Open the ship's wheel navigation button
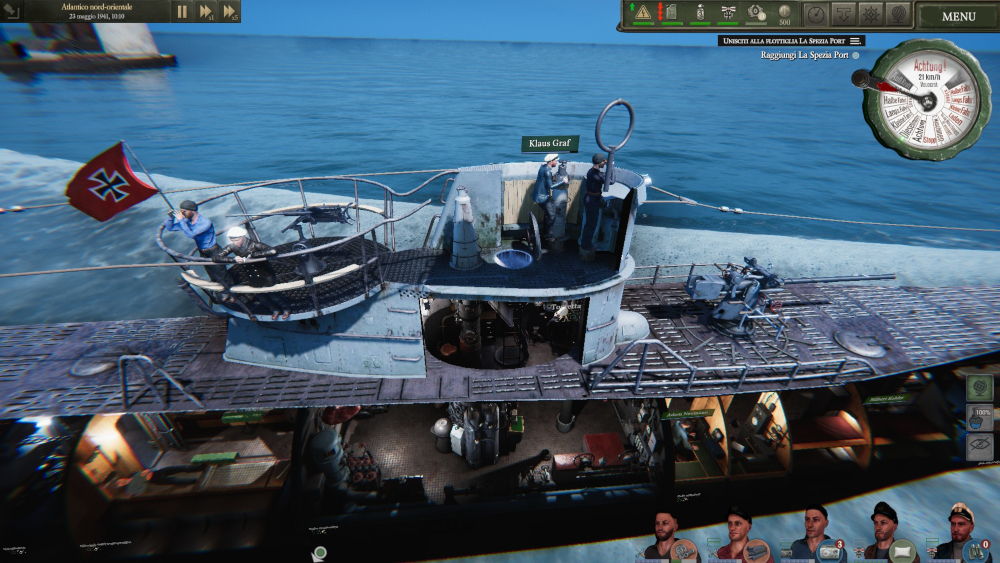Screen dimensions: 1000x563 coord(871,14)
